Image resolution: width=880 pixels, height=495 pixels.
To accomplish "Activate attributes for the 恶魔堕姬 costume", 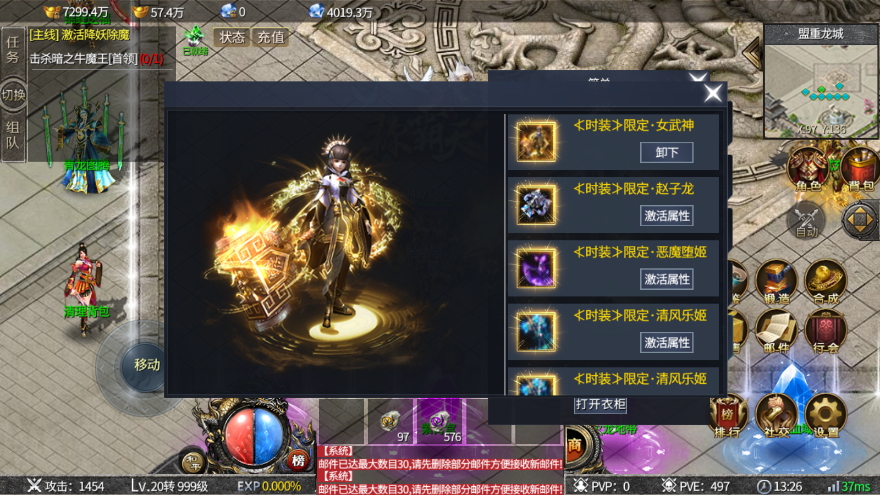I will [x=666, y=279].
